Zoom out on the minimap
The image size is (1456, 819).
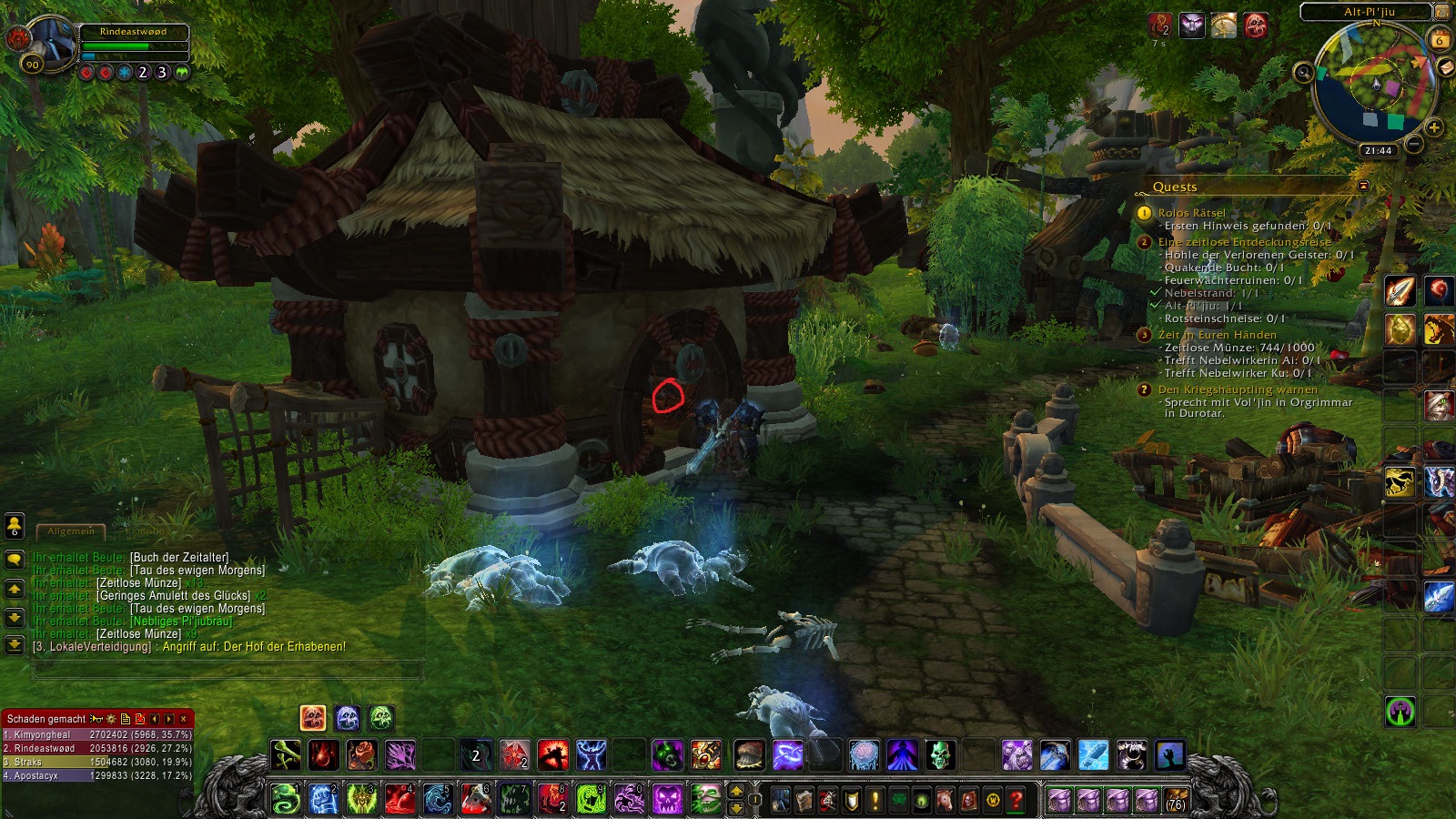pyautogui.click(x=1413, y=144)
